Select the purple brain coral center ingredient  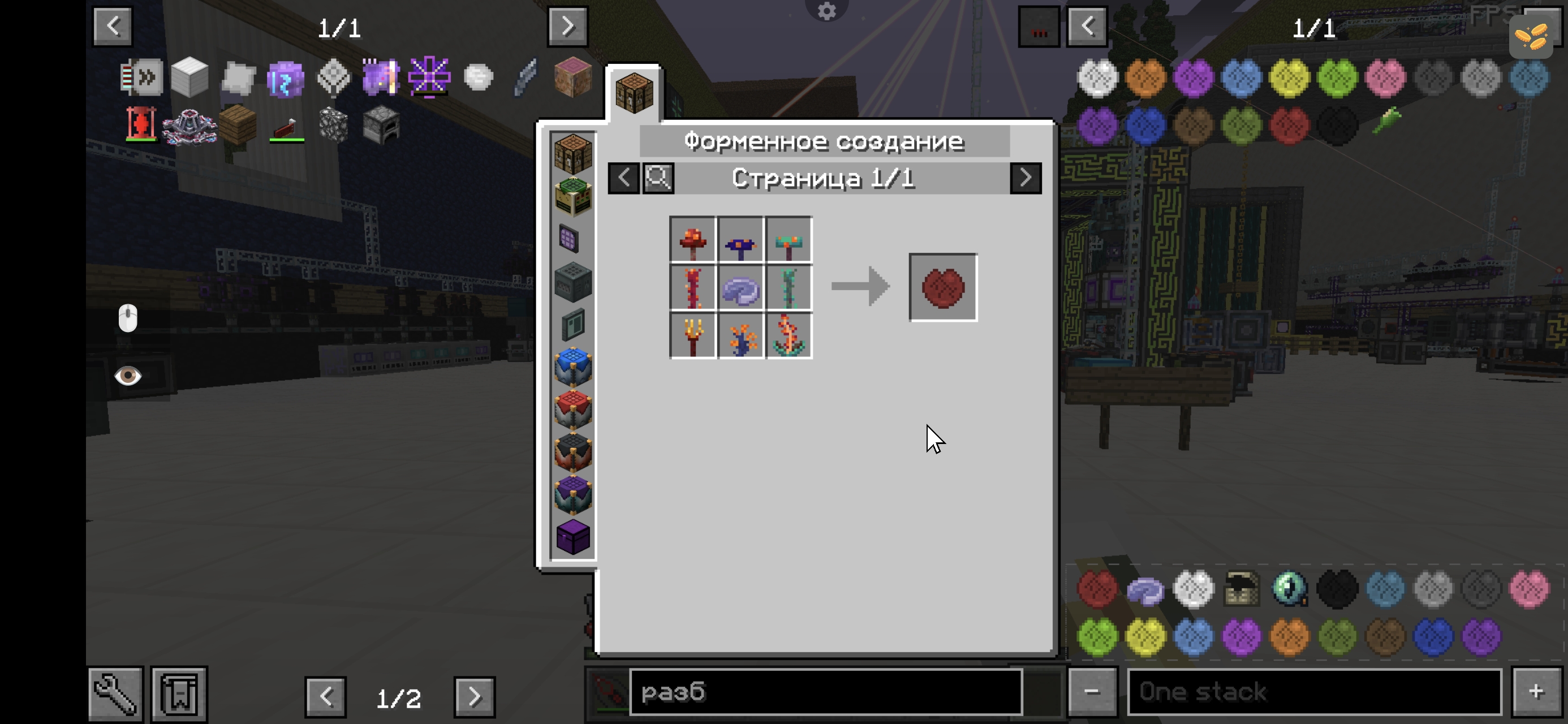click(740, 288)
